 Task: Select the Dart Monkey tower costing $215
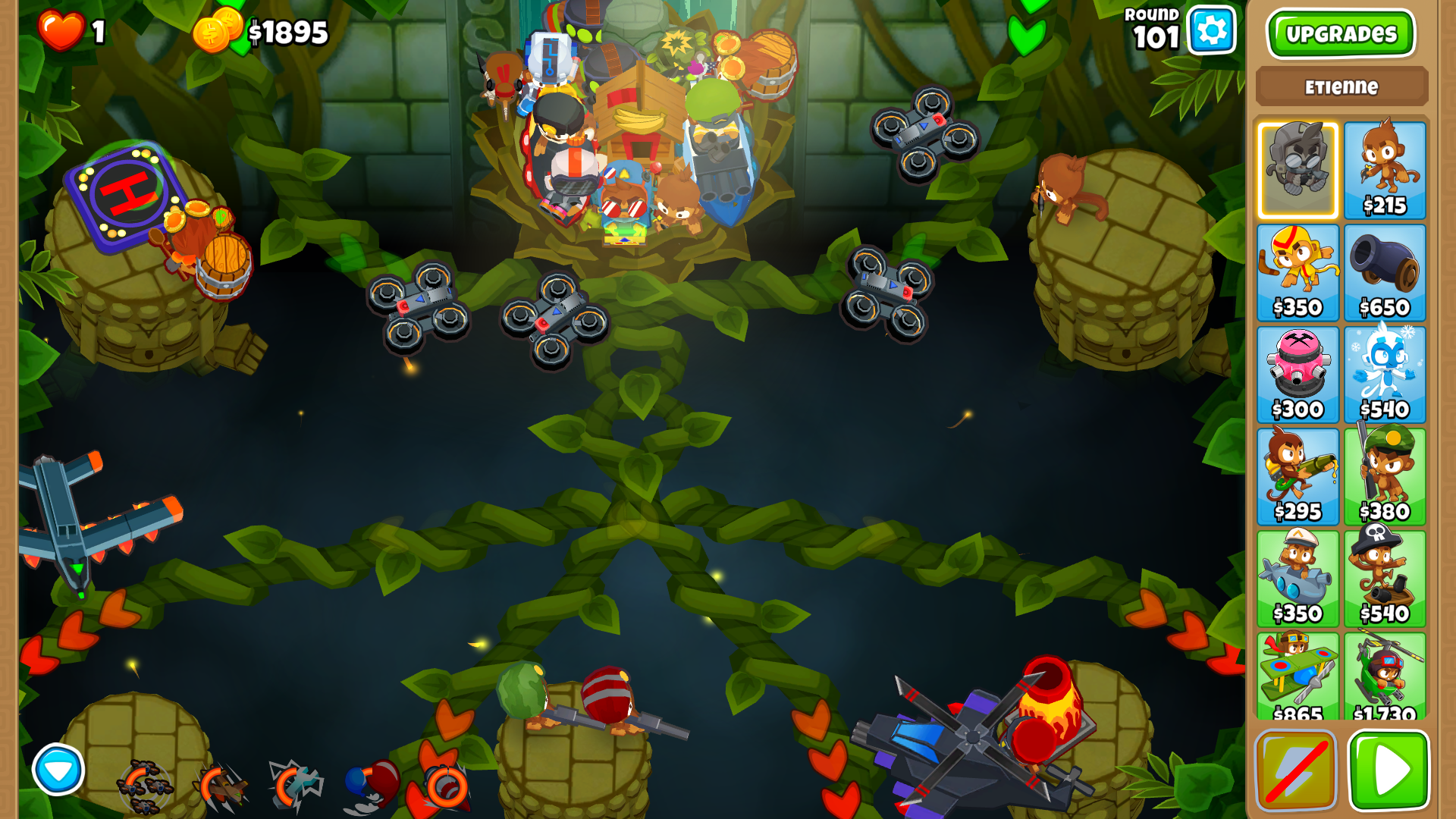click(x=1385, y=168)
